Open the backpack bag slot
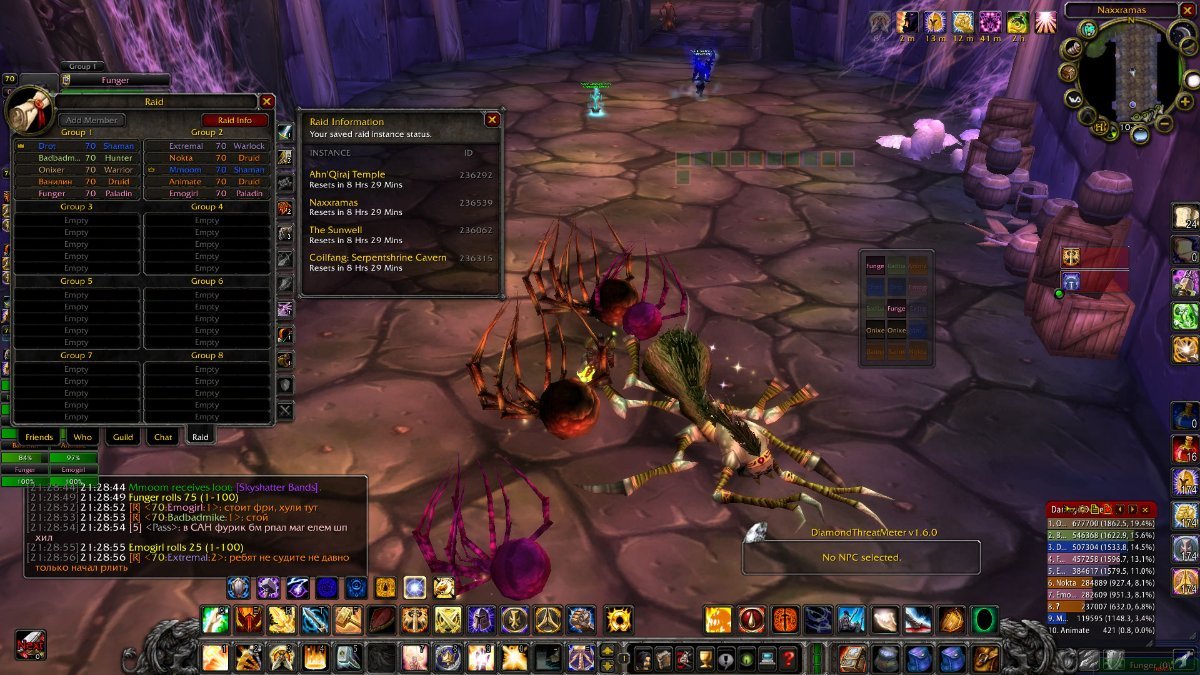 tap(984, 657)
